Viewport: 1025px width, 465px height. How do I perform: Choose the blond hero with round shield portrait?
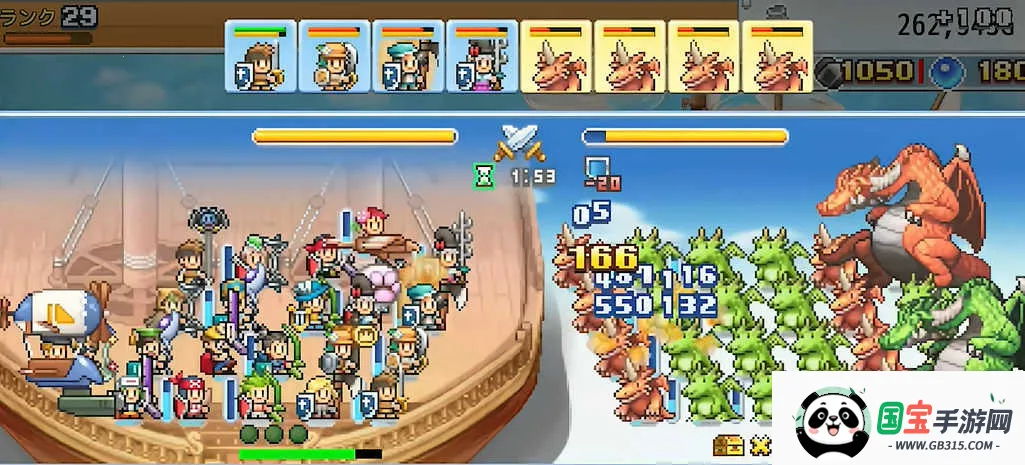coord(334,57)
